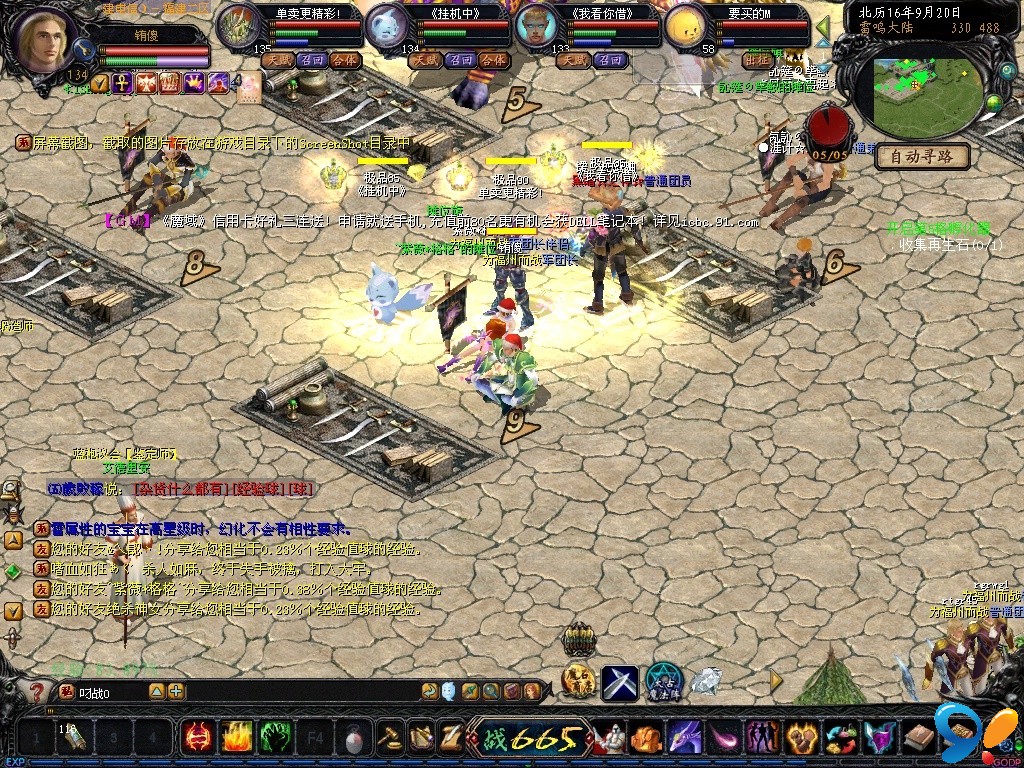This screenshot has height=768, width=1024.
Task: Use the flame skill on the hotbar
Action: click(x=236, y=738)
